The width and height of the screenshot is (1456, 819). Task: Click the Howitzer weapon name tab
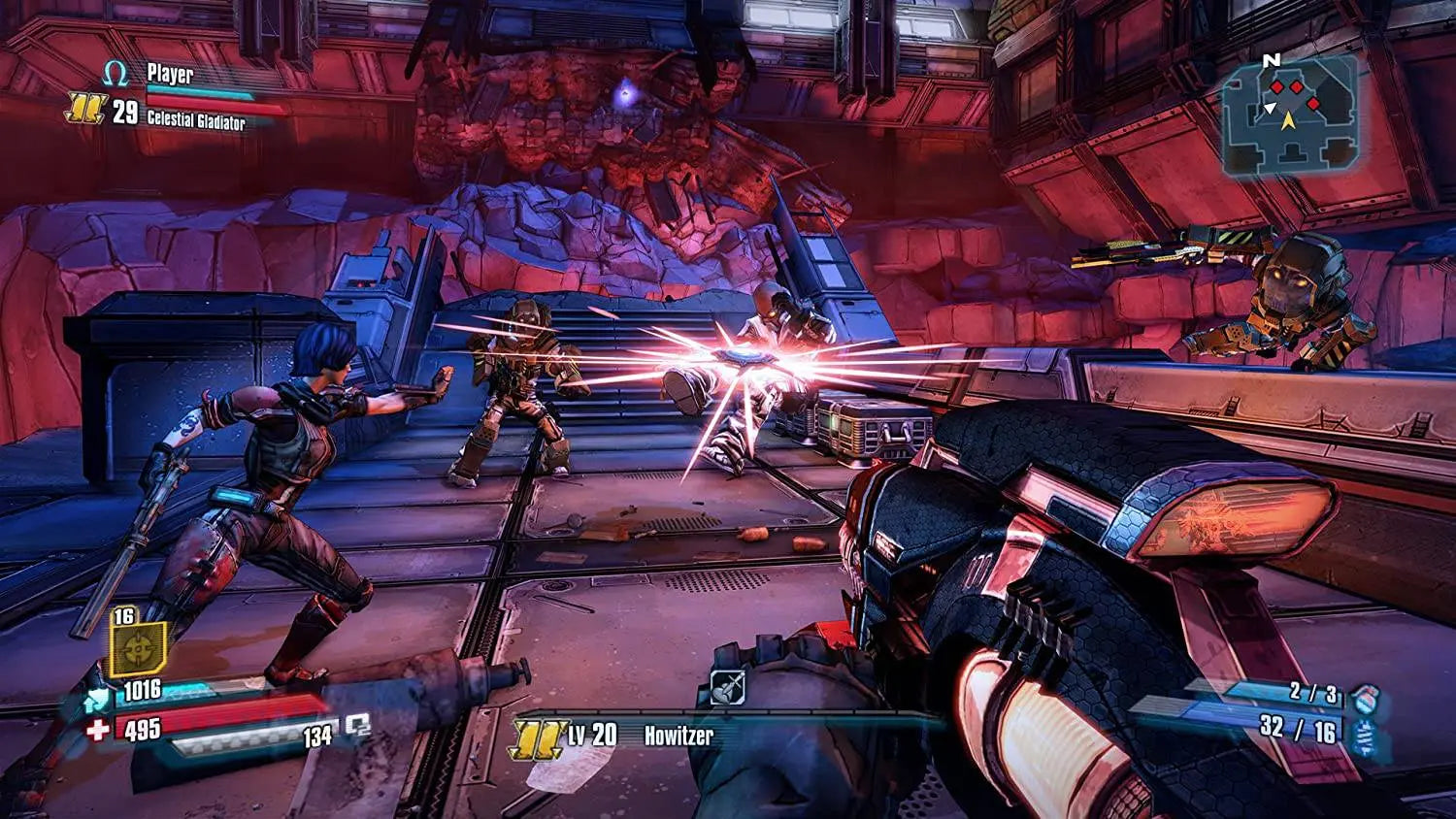point(679,735)
